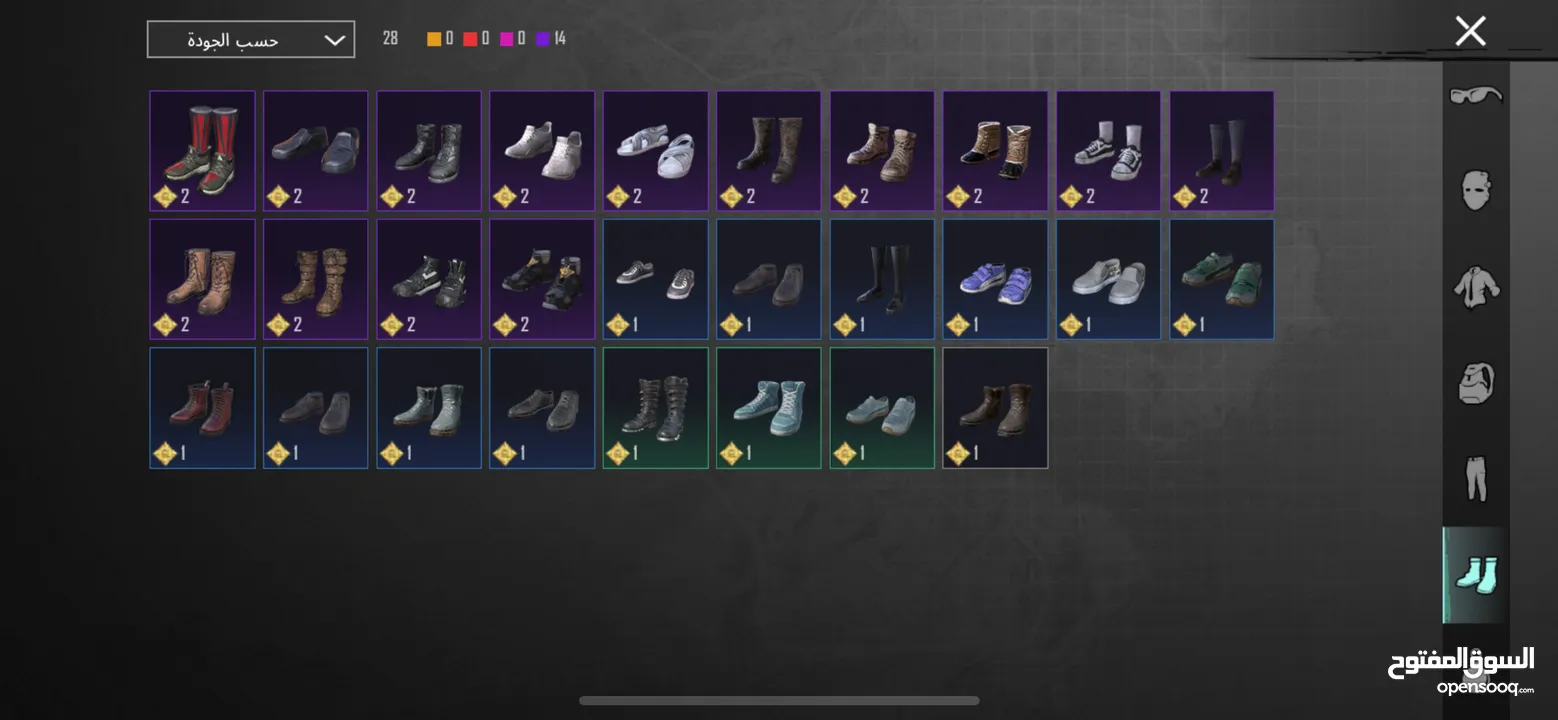
Task: Choose the green strap shoes
Action: tap(1221, 279)
